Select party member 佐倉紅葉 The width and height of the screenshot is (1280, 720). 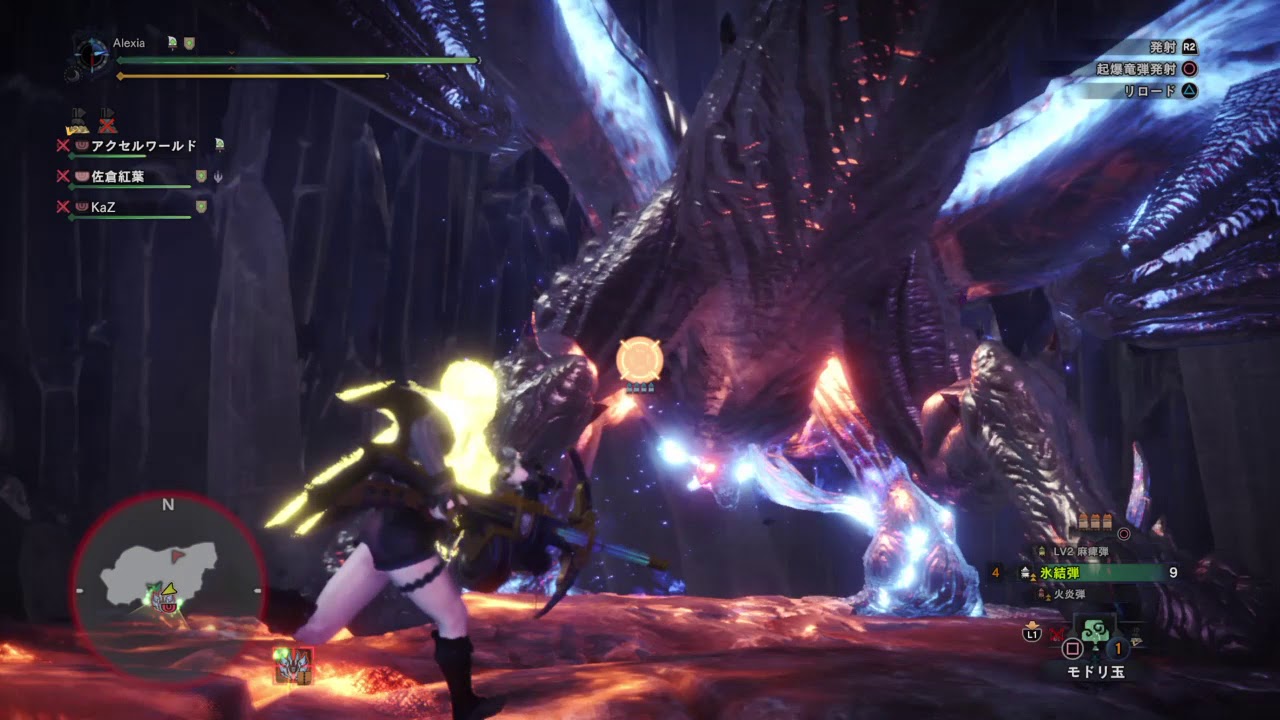point(117,177)
